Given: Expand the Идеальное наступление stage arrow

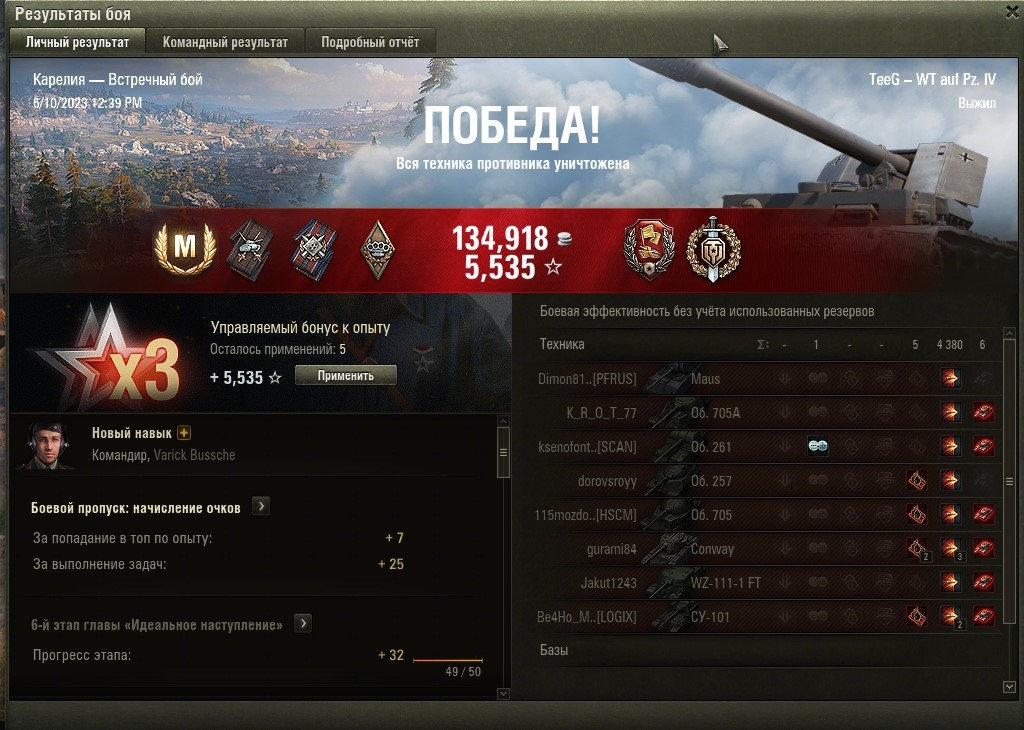Looking at the screenshot, I should 302,624.
